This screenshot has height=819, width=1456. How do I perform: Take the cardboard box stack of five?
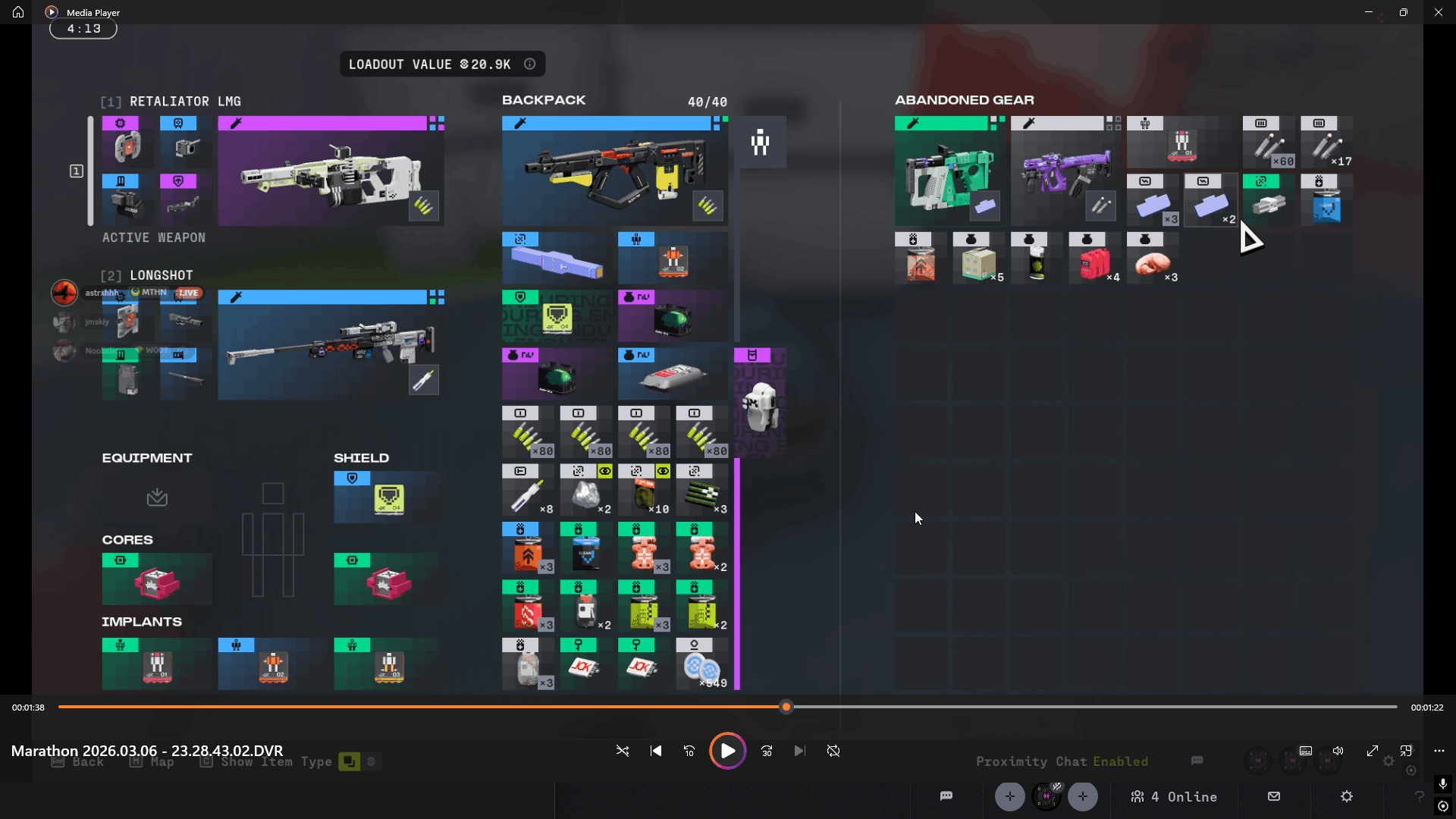pos(978,259)
